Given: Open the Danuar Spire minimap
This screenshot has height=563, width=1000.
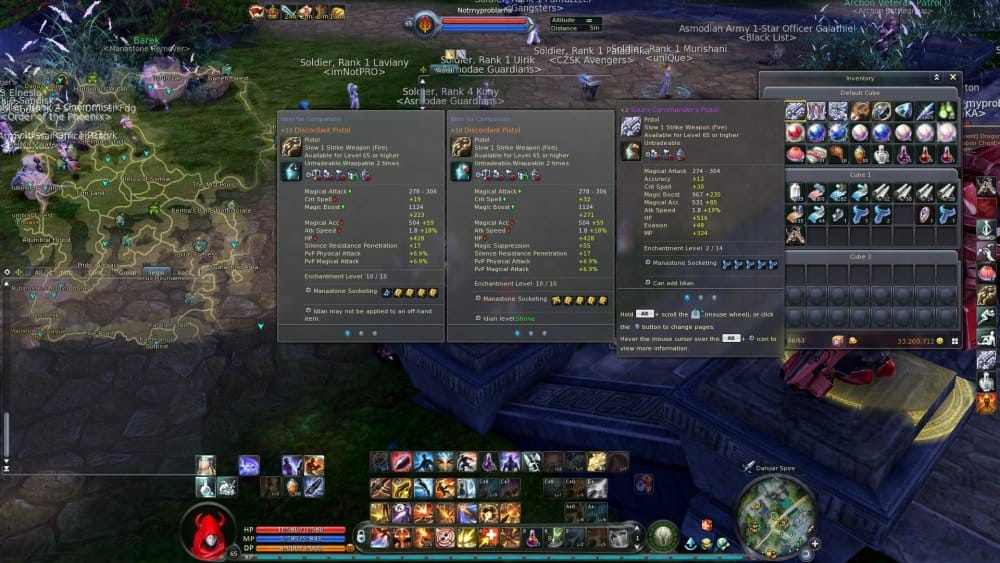Looking at the screenshot, I should pos(776,516).
